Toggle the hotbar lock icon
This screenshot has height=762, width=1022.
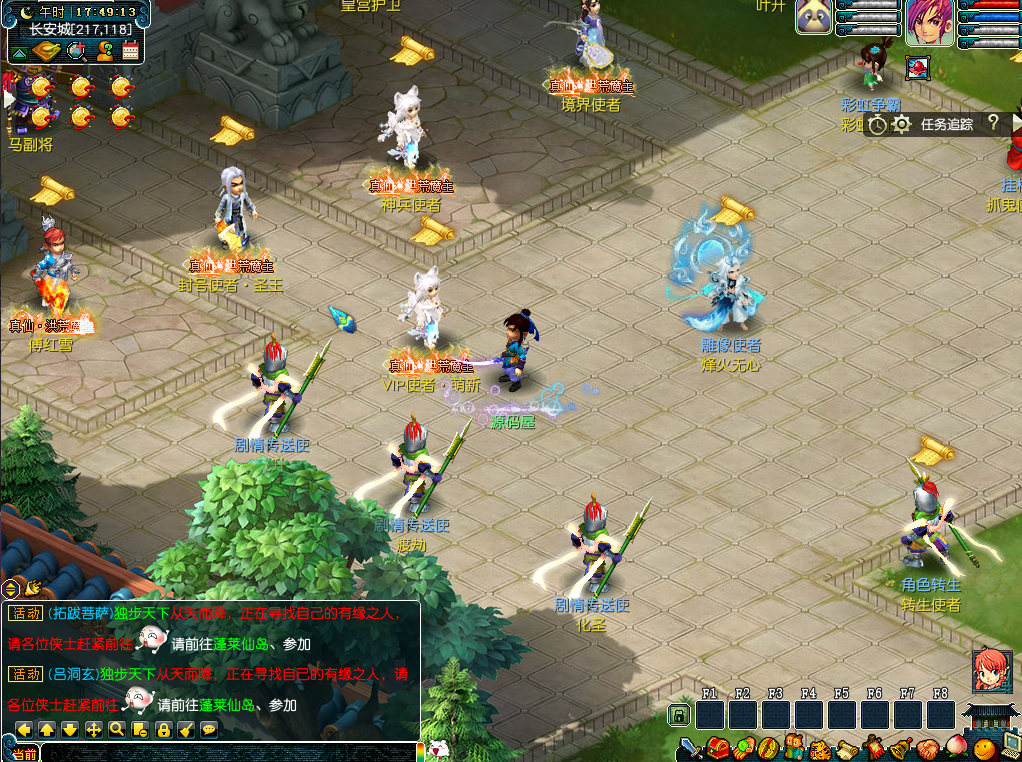(x=678, y=715)
